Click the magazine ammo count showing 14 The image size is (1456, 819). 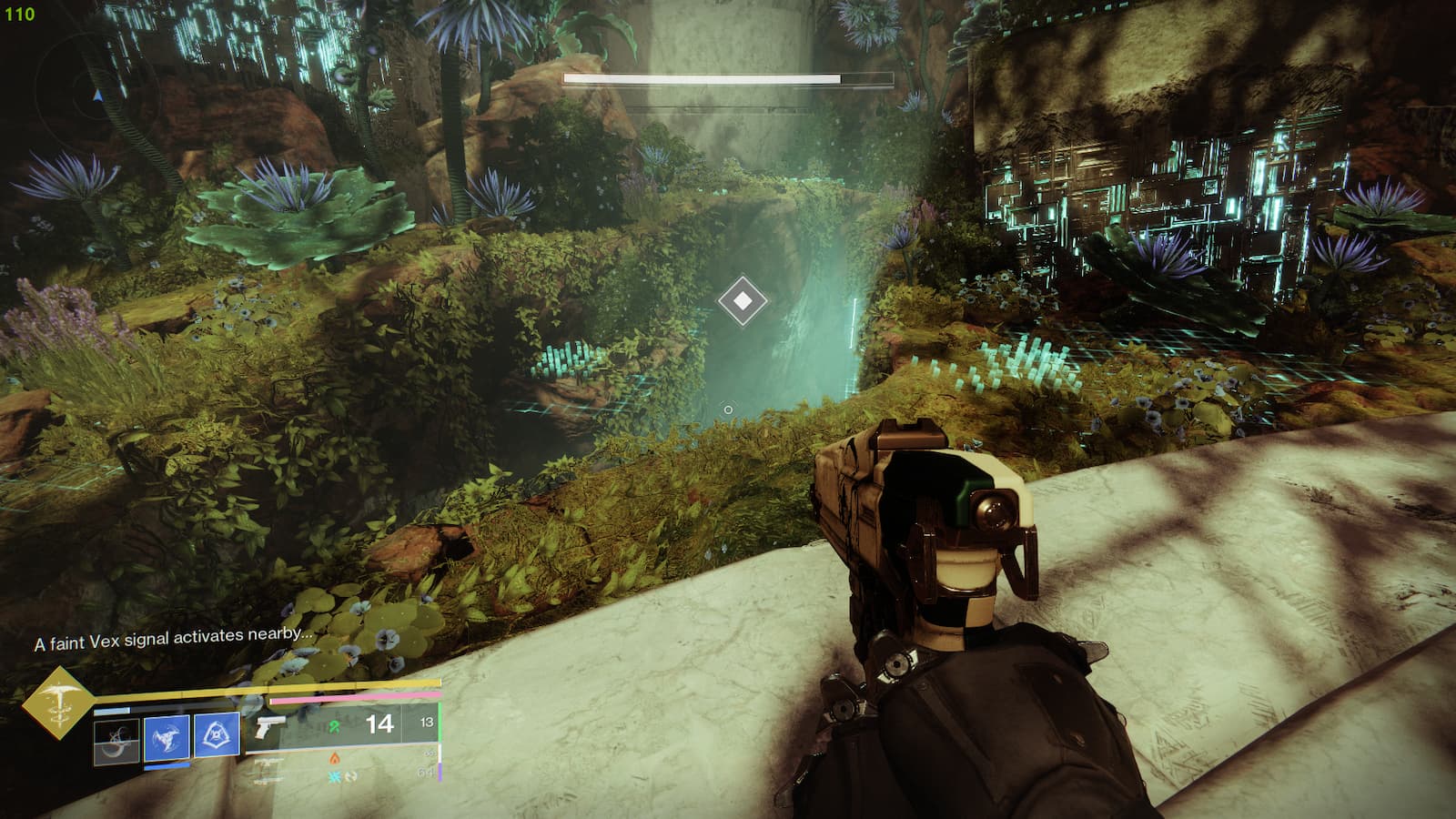click(x=379, y=723)
